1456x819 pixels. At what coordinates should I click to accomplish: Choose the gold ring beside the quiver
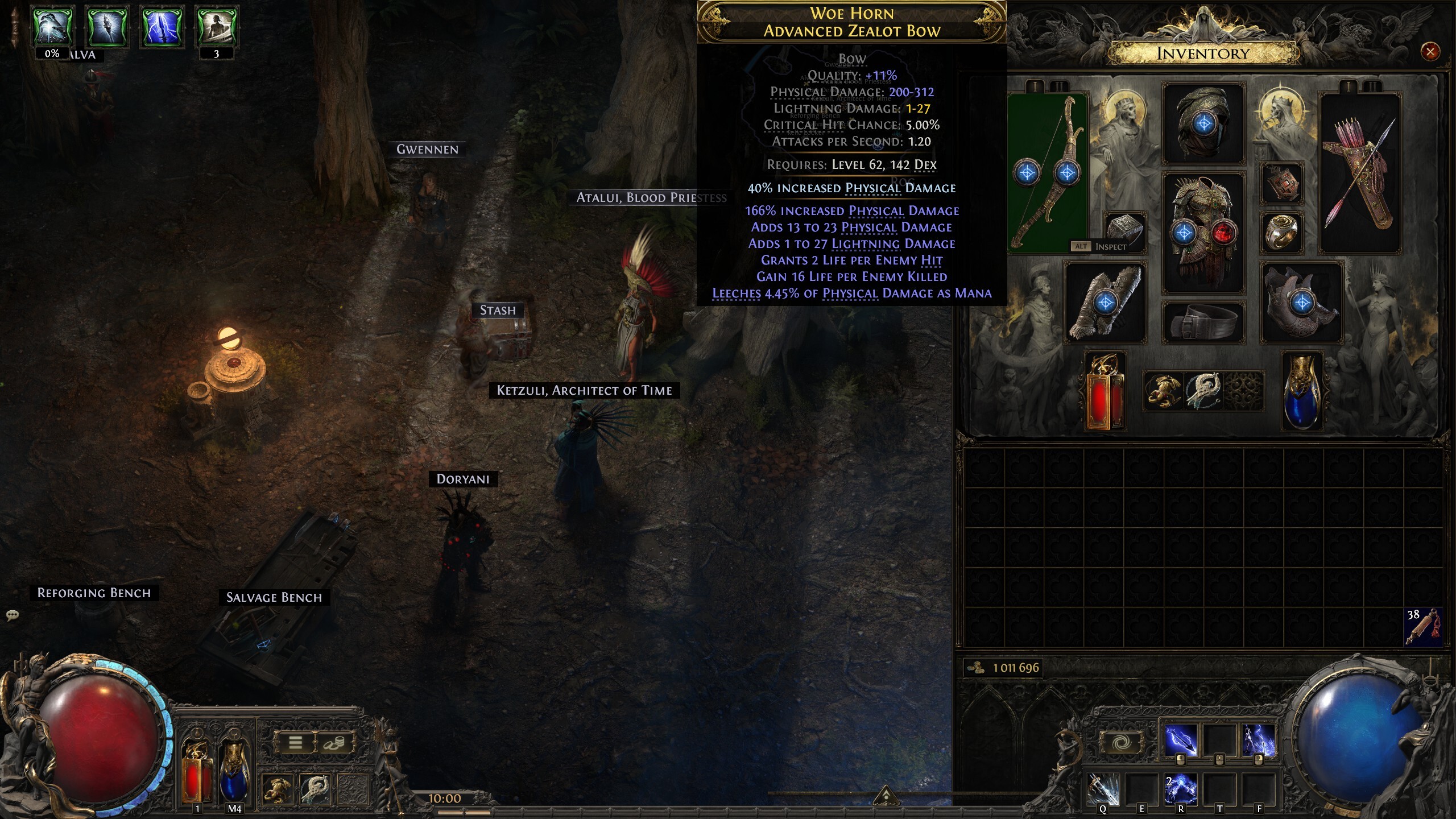click(1282, 232)
